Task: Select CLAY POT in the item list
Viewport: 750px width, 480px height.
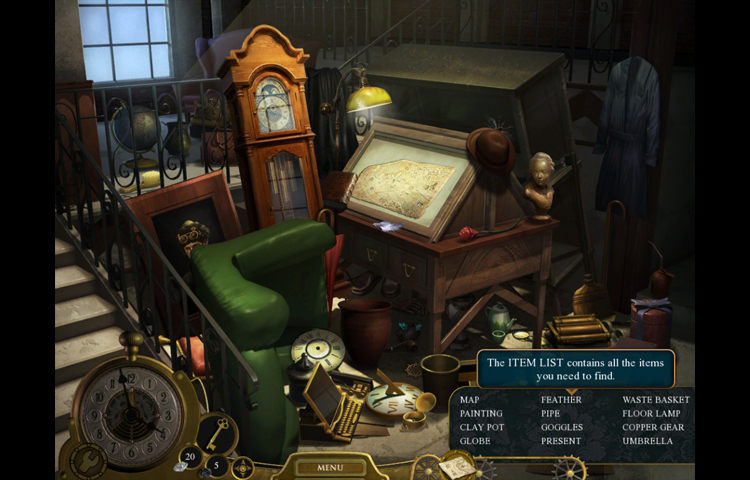Action: click(482, 427)
